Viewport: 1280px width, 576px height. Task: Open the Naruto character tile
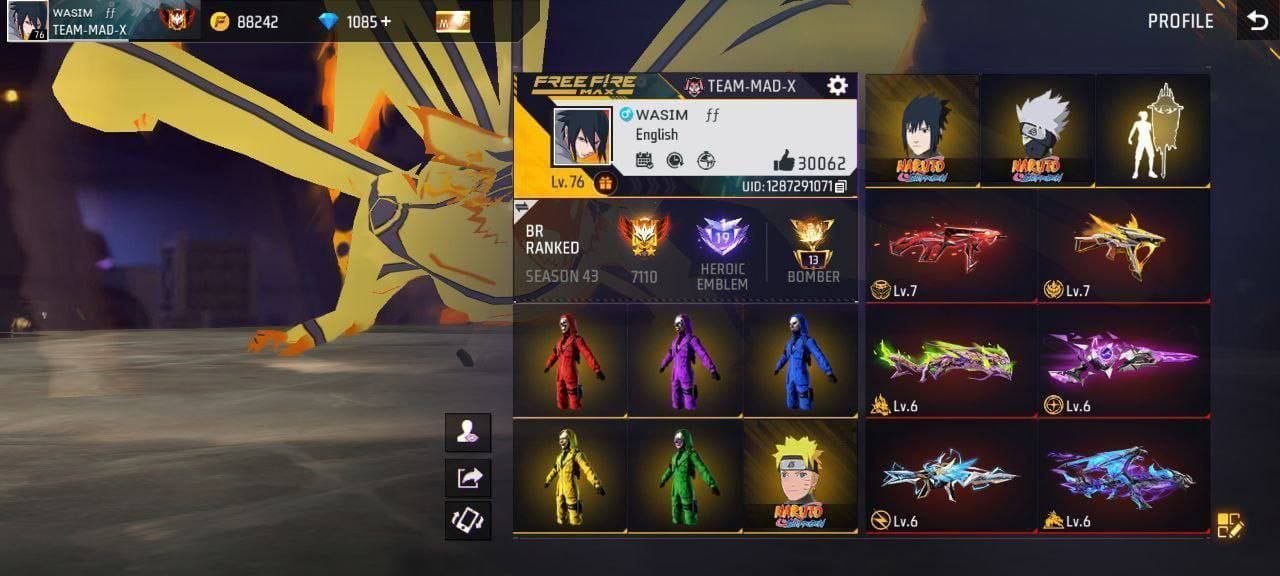pyautogui.click(x=800, y=474)
